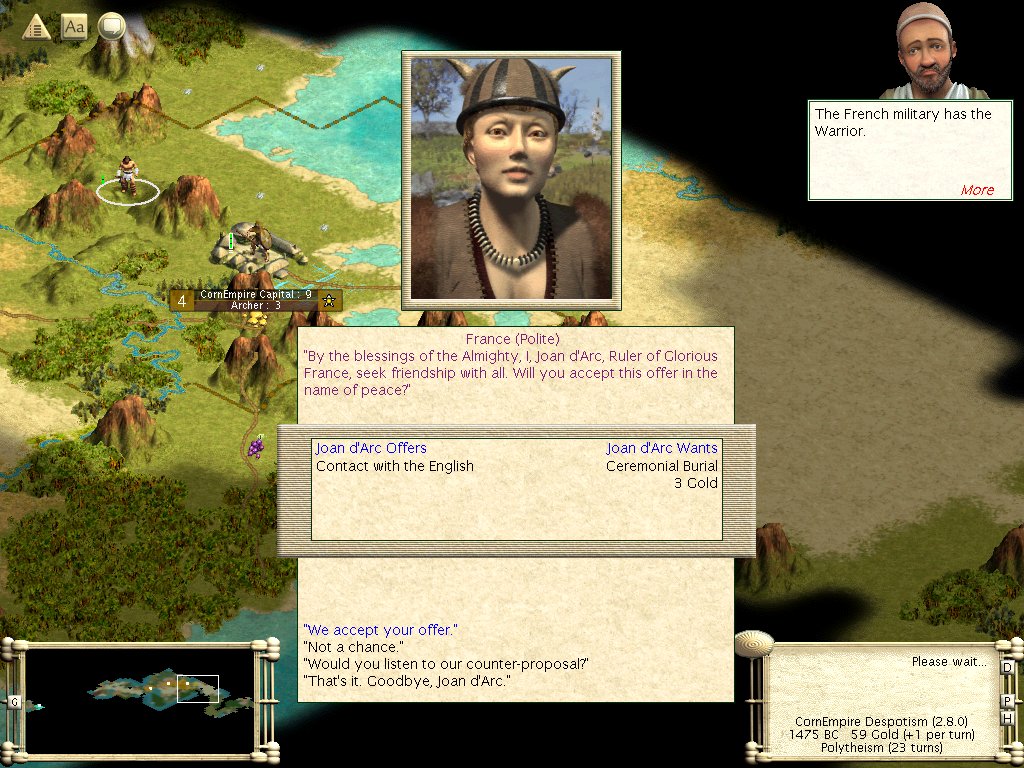Screen dimensions: 1024x768
Task: Click Joan d'Arc's leader portrait
Action: pyautogui.click(x=511, y=179)
